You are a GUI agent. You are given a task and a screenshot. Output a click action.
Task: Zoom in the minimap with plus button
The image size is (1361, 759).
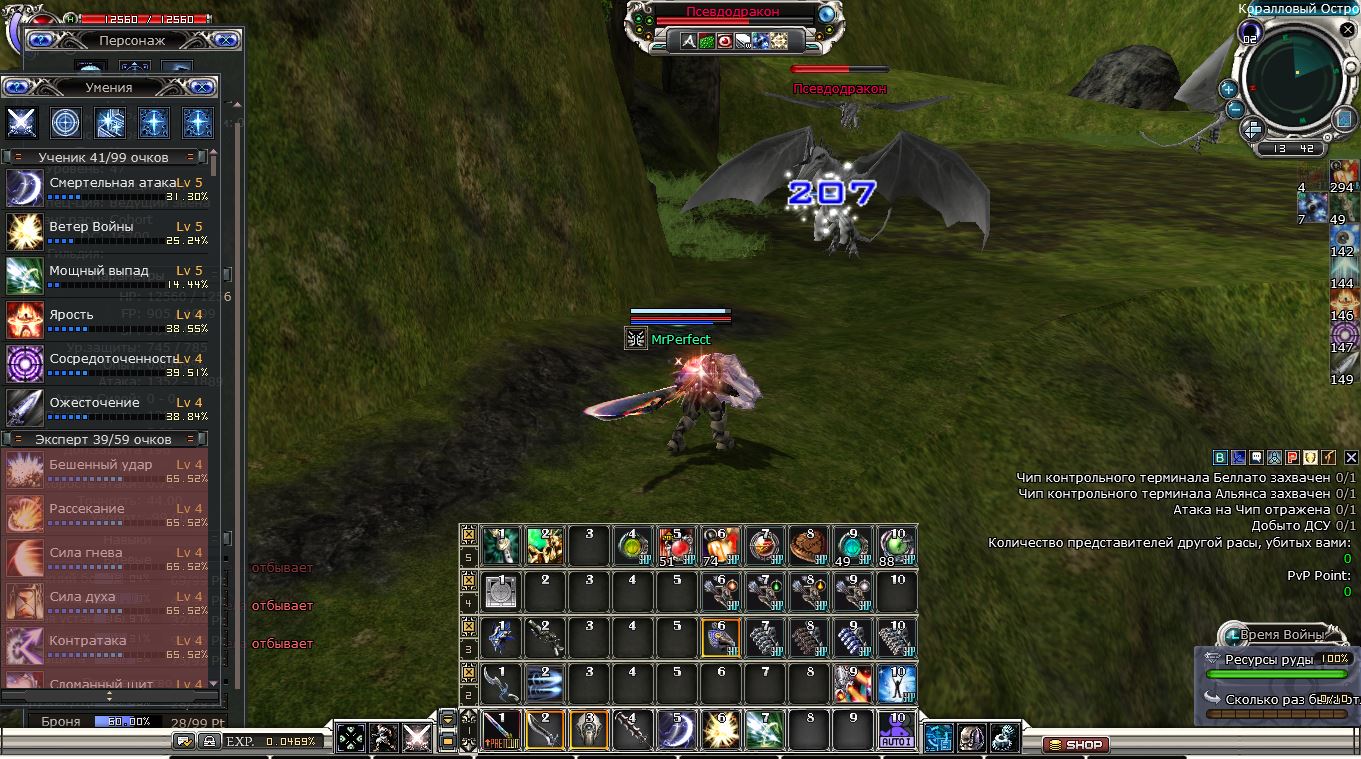pos(1228,88)
